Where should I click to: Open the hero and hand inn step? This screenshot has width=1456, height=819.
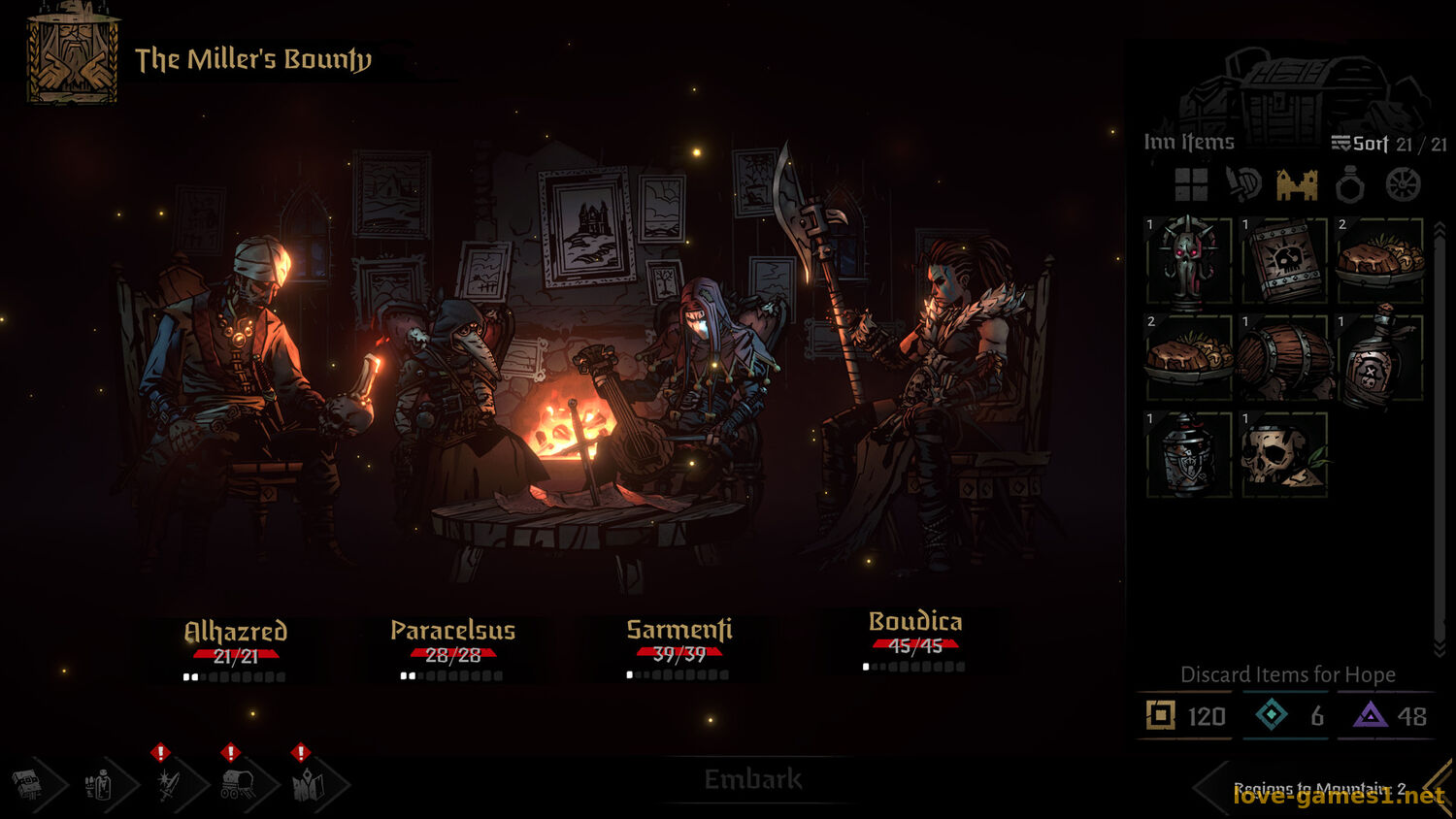click(99, 784)
